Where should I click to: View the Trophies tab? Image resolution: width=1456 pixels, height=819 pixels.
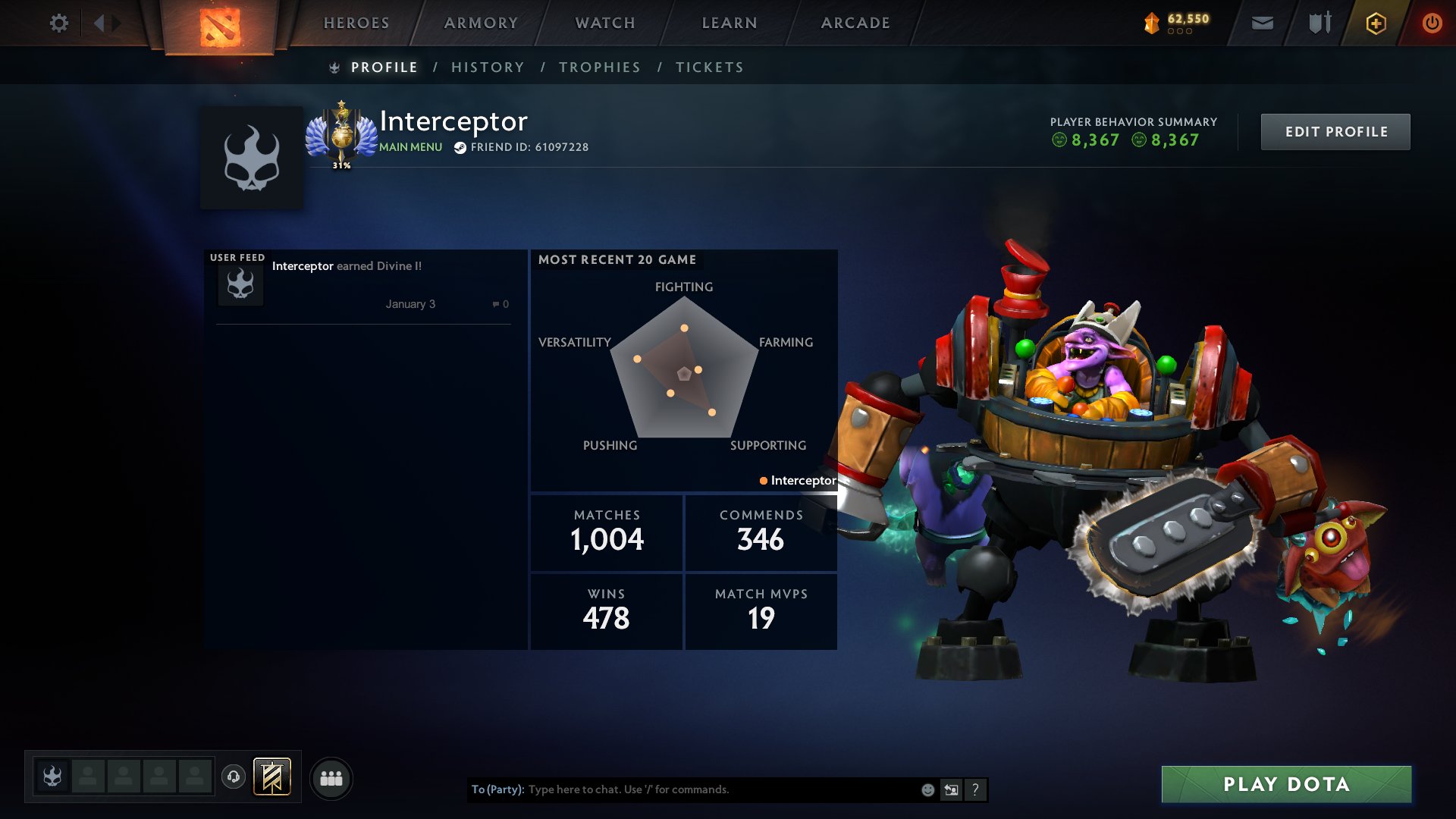pos(600,67)
